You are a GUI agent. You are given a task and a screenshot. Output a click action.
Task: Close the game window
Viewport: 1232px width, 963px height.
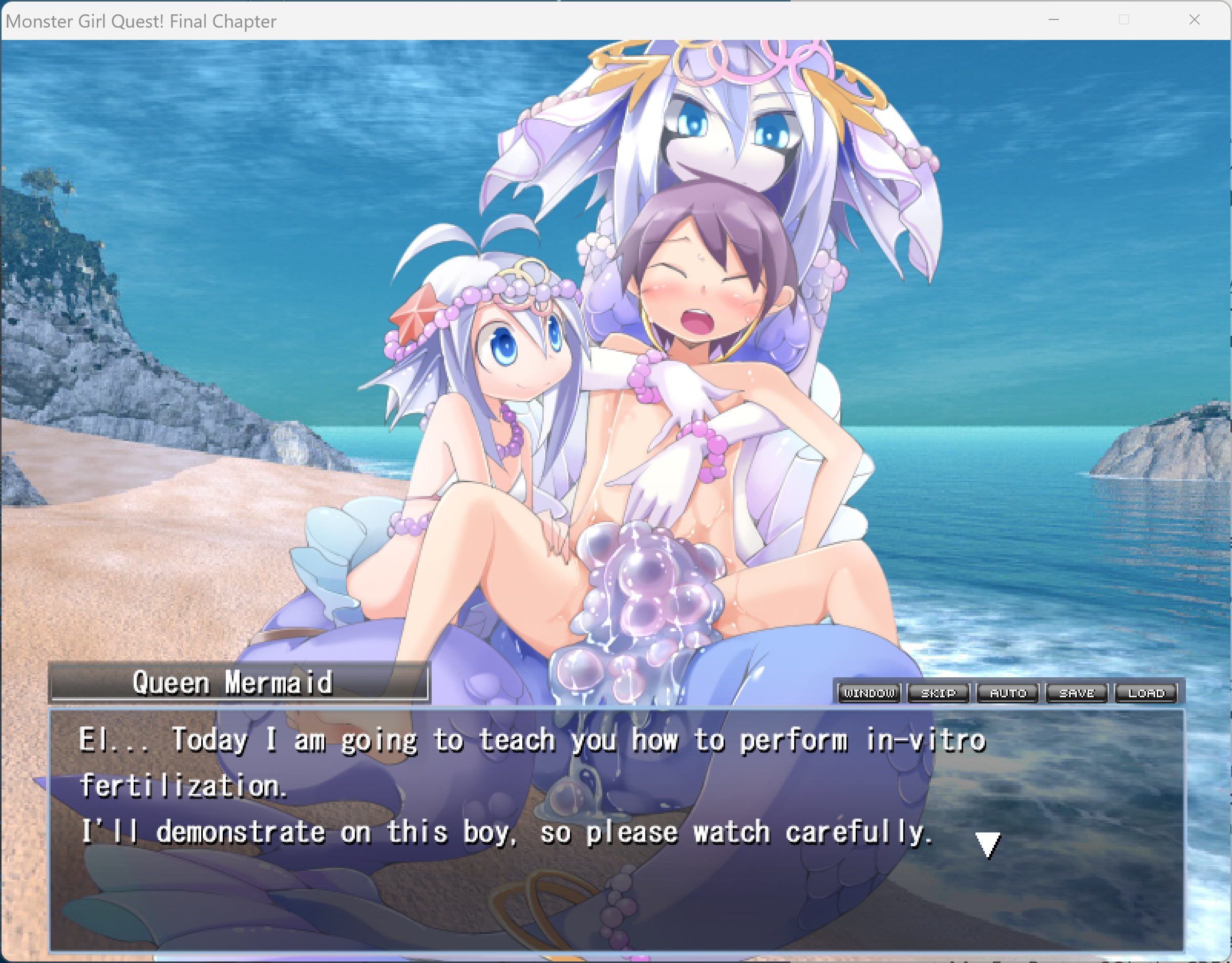click(1194, 20)
